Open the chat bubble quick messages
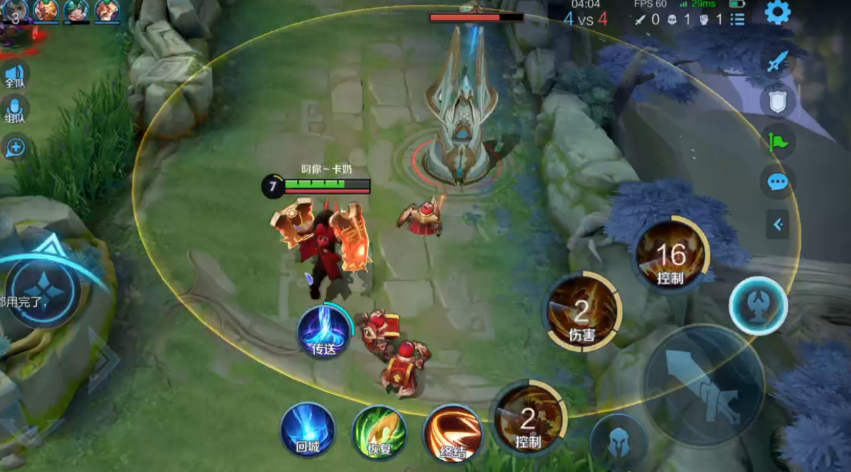 777,182
